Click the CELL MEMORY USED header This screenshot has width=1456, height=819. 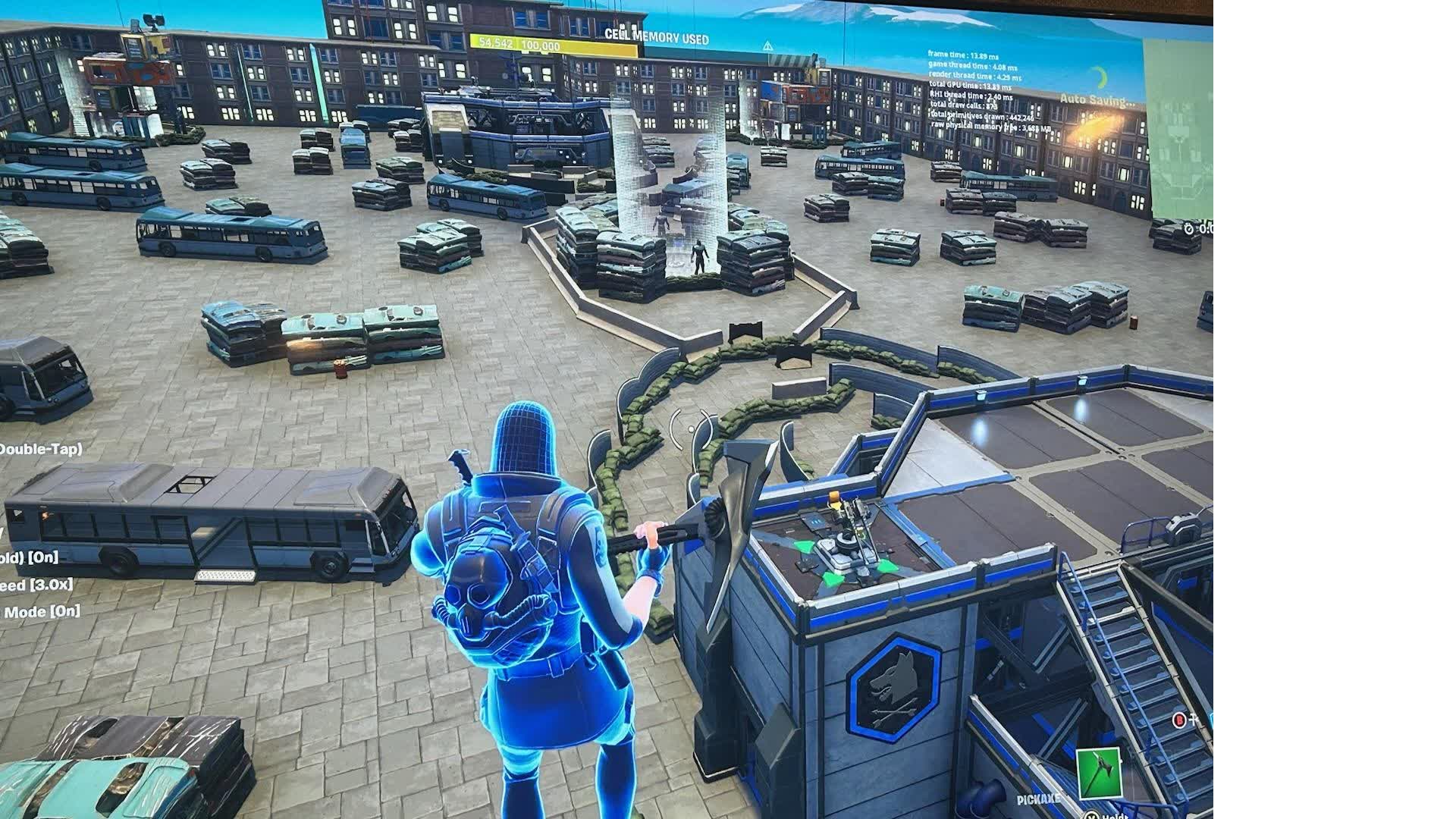coord(657,34)
